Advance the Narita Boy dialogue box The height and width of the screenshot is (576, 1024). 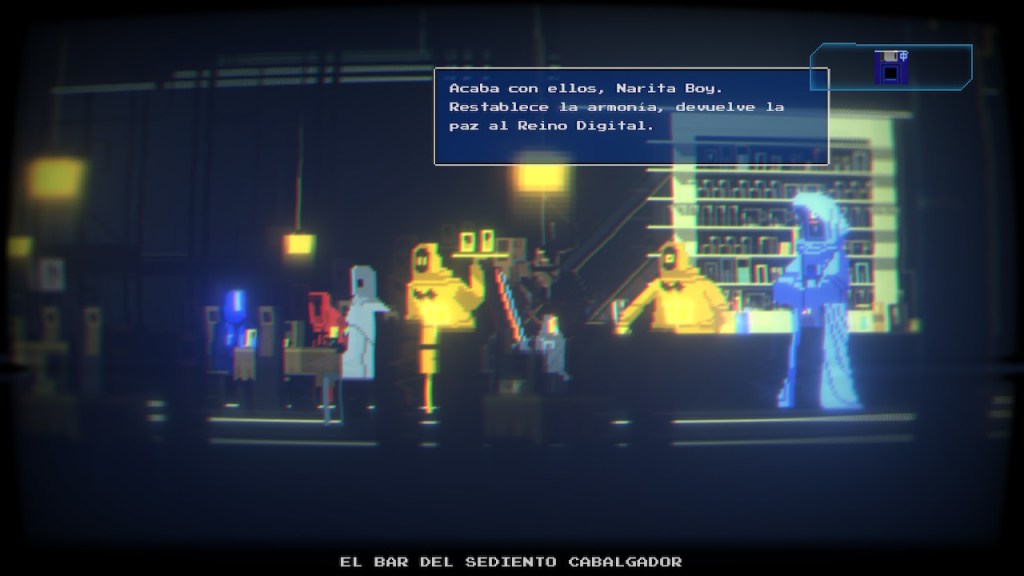pyautogui.click(x=631, y=116)
